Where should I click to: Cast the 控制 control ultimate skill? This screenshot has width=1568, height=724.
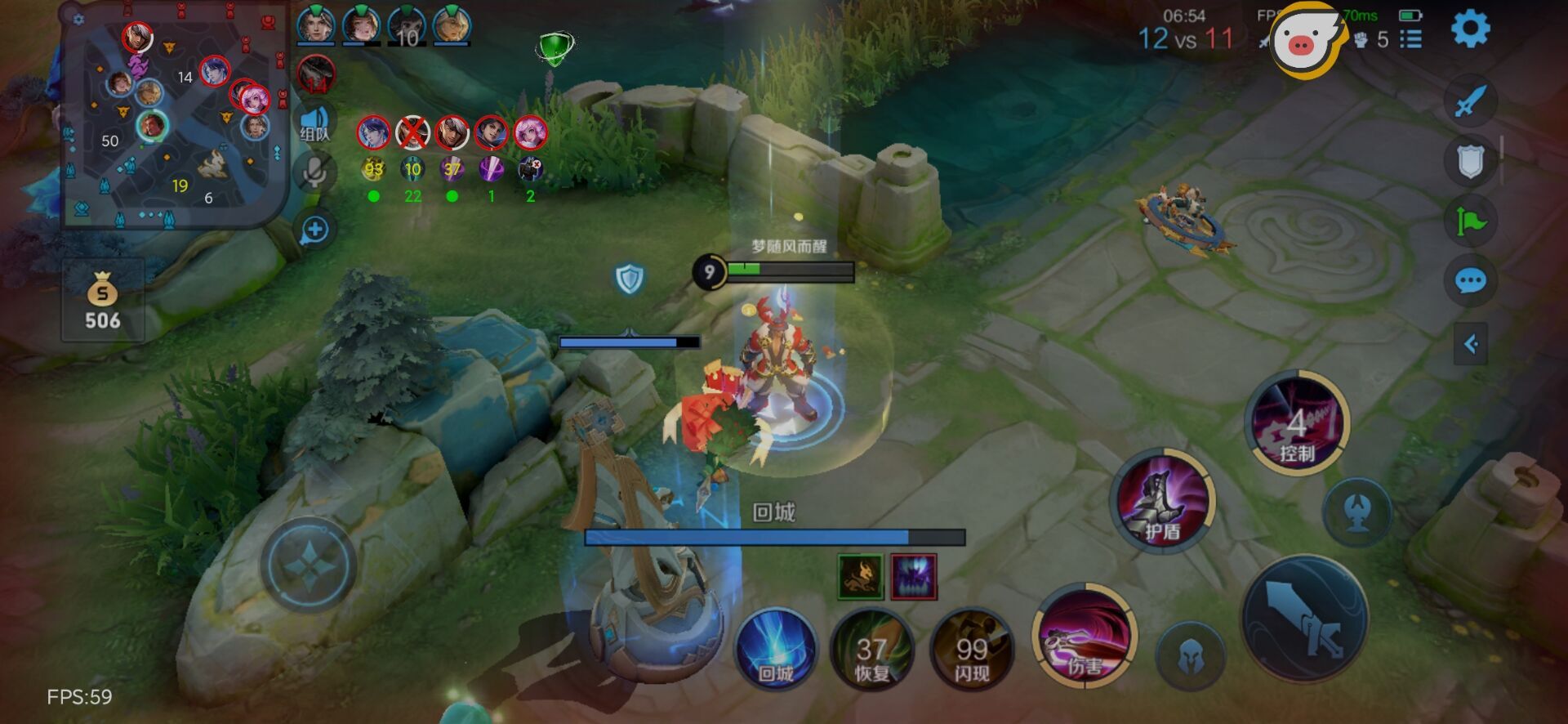pyautogui.click(x=1297, y=423)
